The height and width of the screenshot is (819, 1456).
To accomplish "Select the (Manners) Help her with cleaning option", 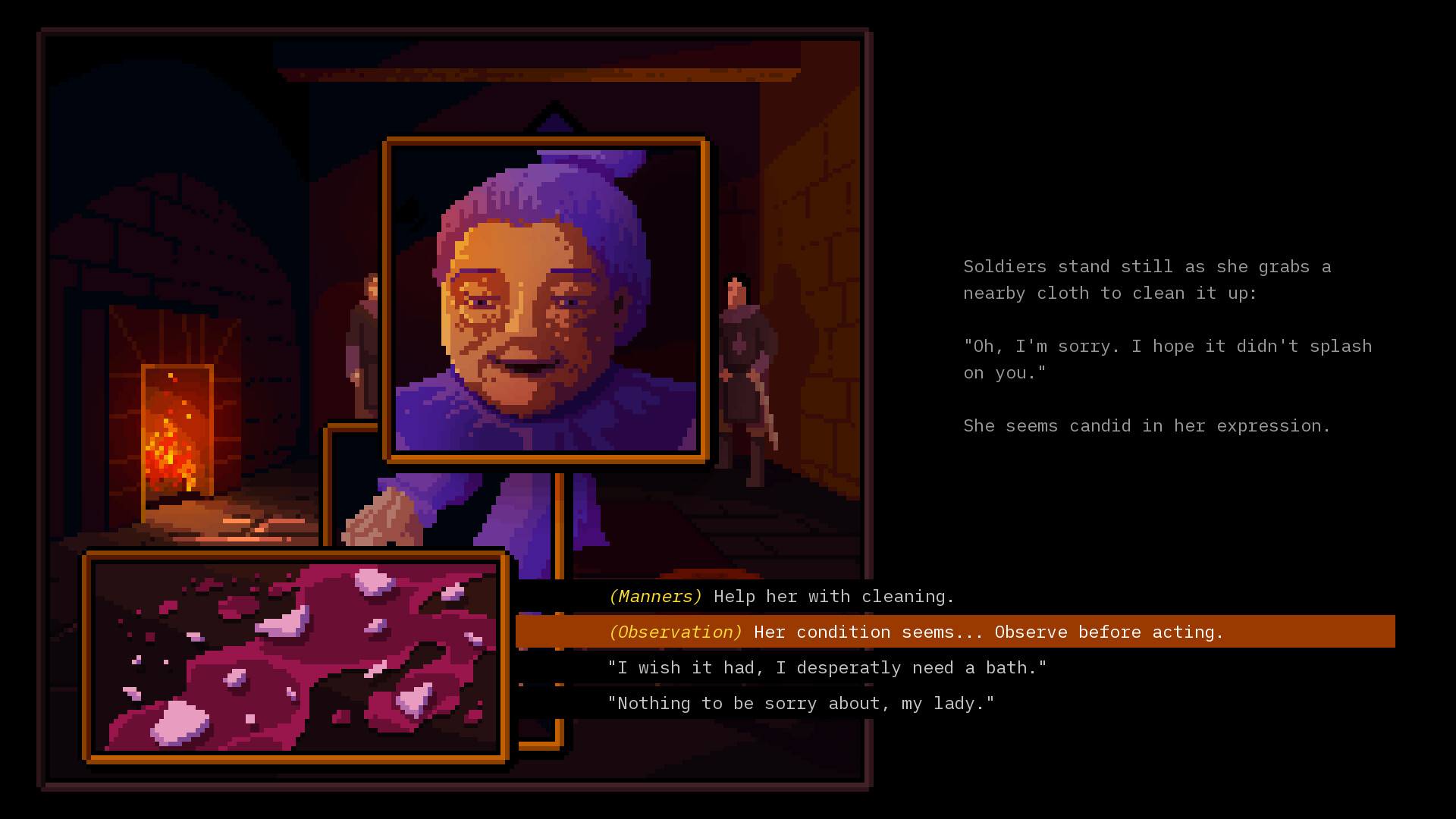I will [780, 596].
